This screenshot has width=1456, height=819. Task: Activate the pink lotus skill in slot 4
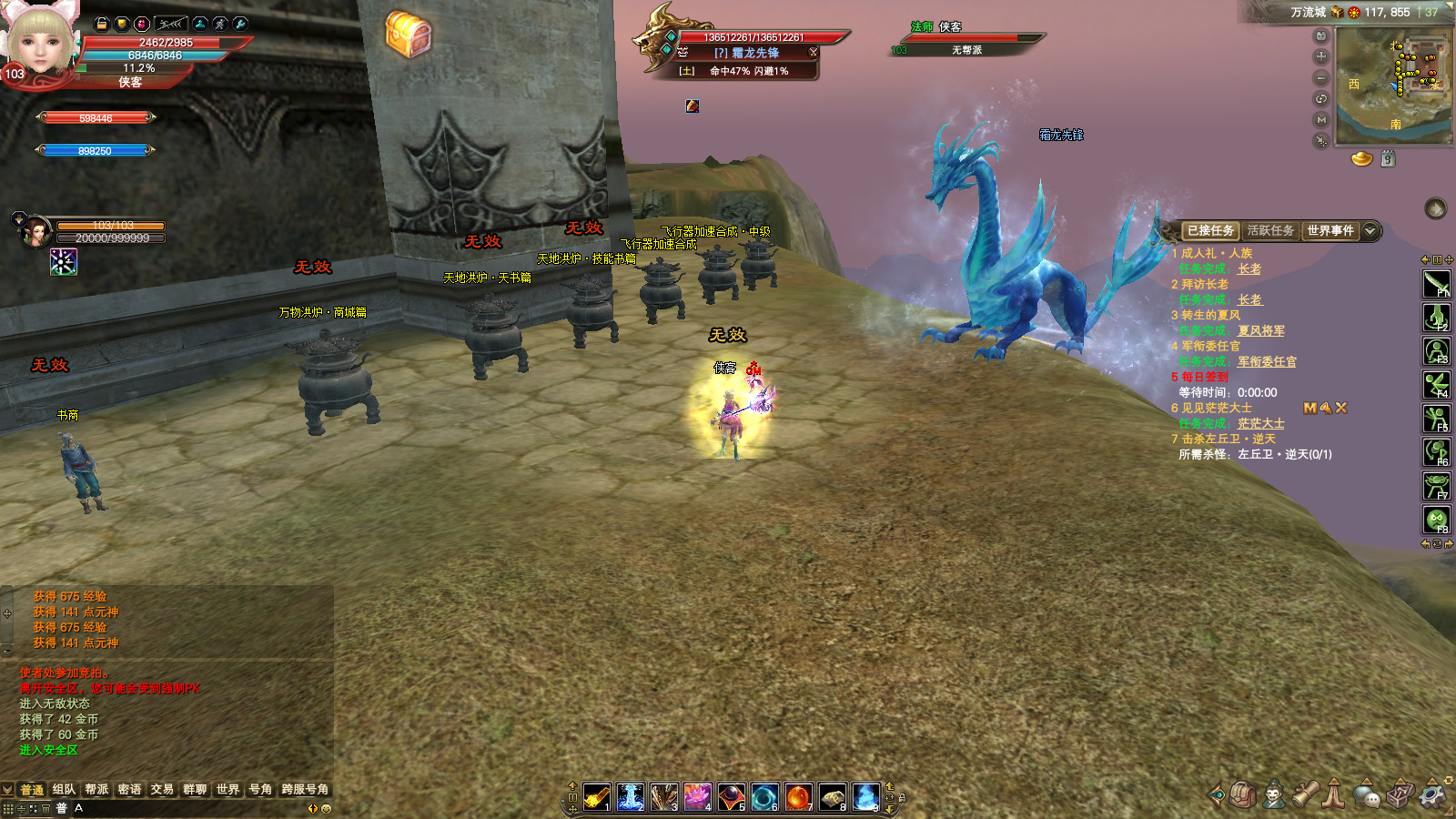coord(698,797)
